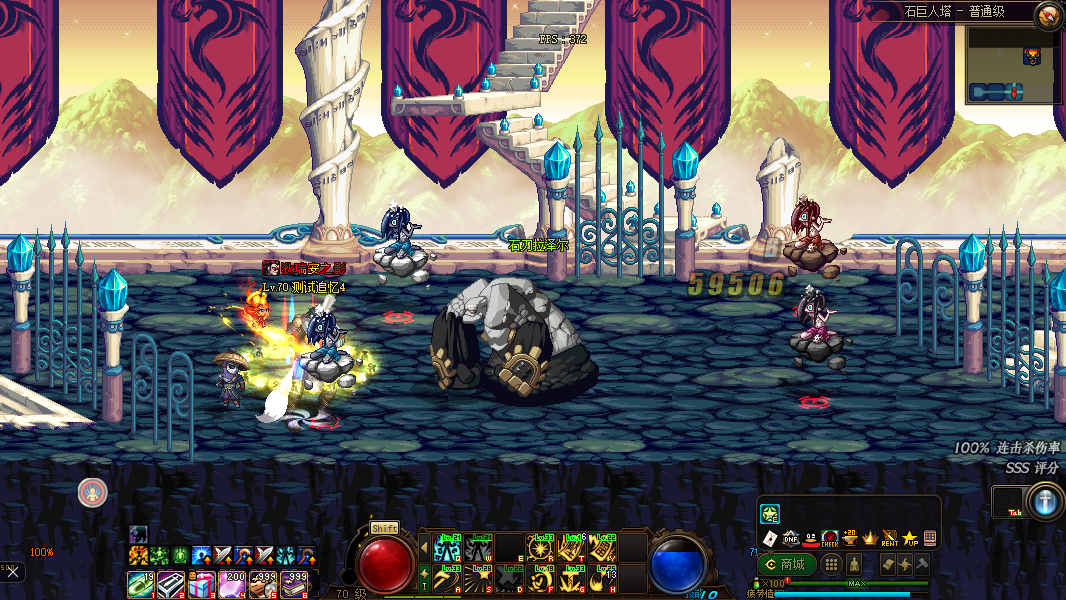The image size is (1066, 600).
Task: Open the grid menu button
Action: pyautogui.click(x=831, y=564)
